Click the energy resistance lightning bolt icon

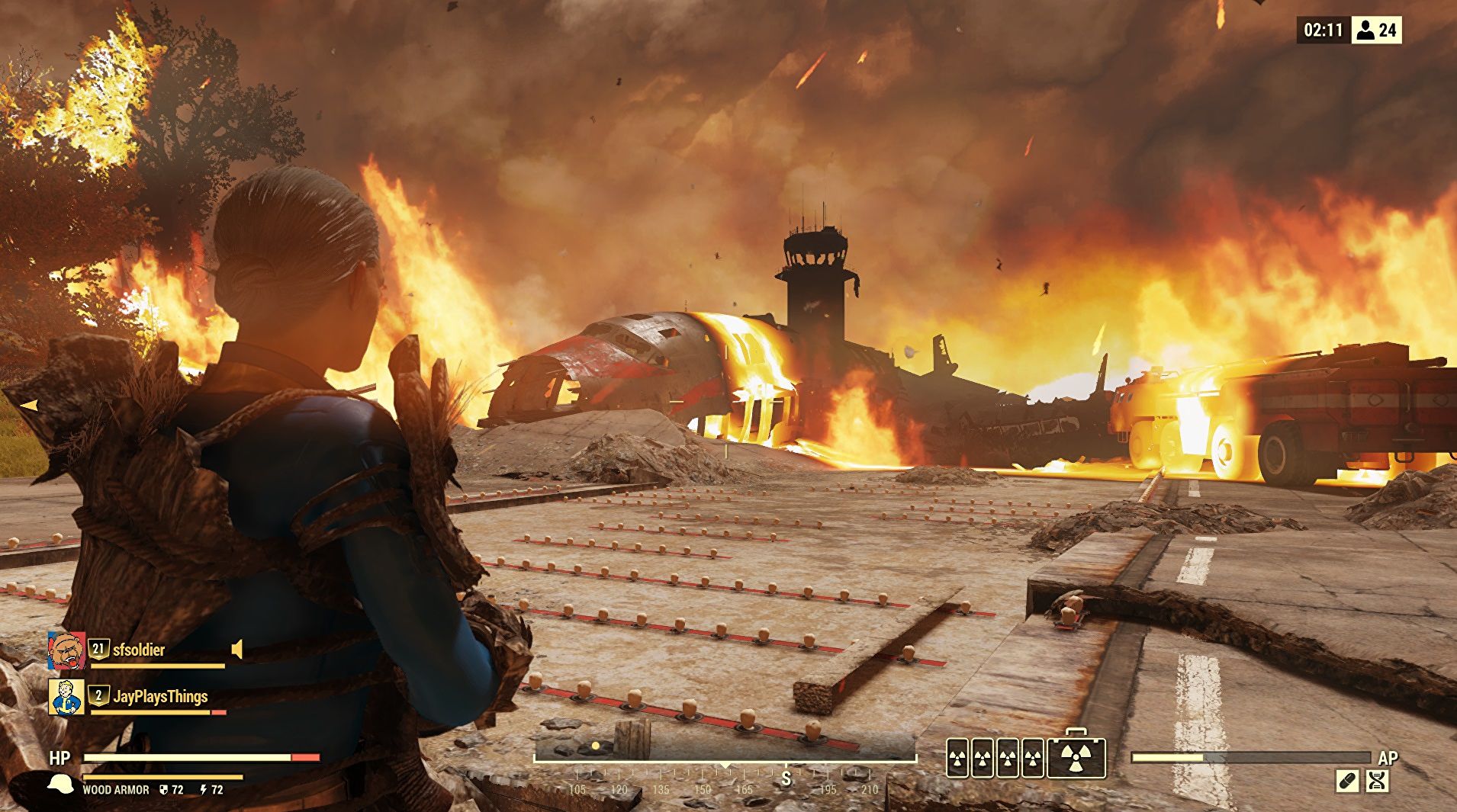204,789
